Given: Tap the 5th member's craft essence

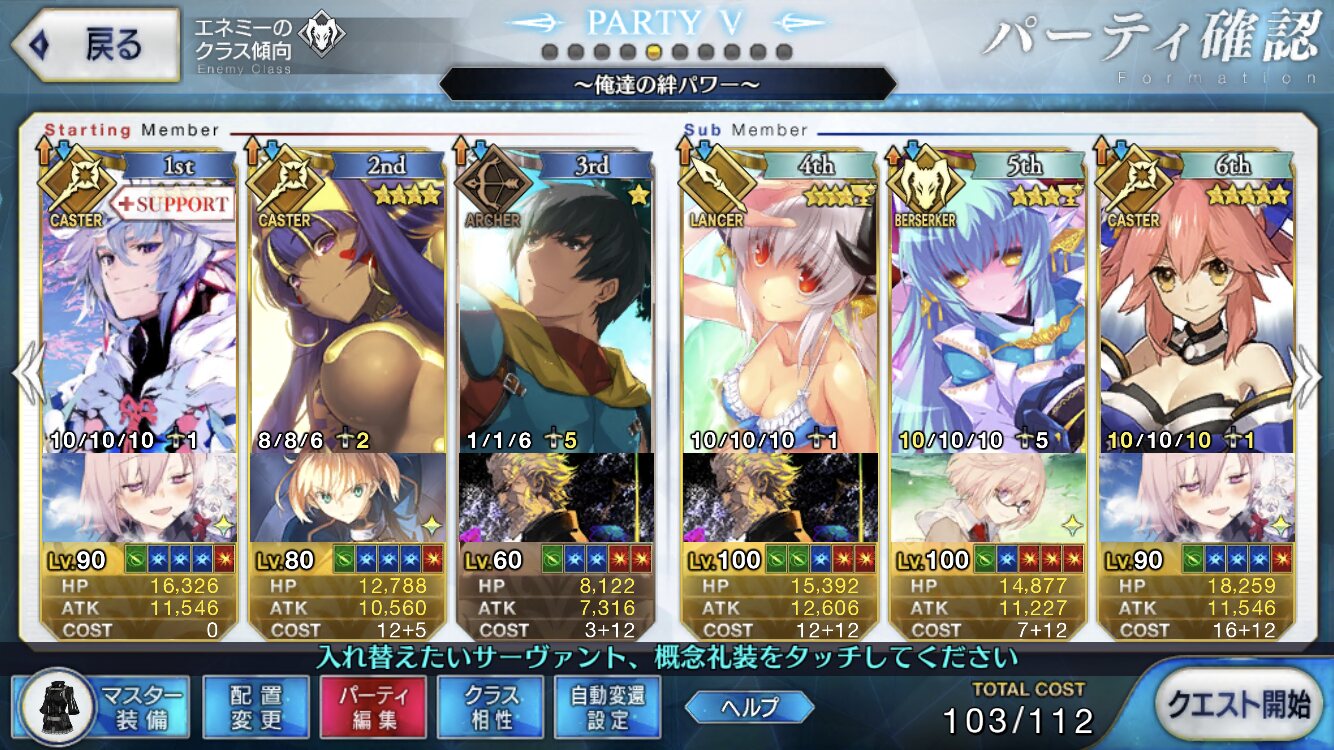Looking at the screenshot, I should tap(988, 497).
